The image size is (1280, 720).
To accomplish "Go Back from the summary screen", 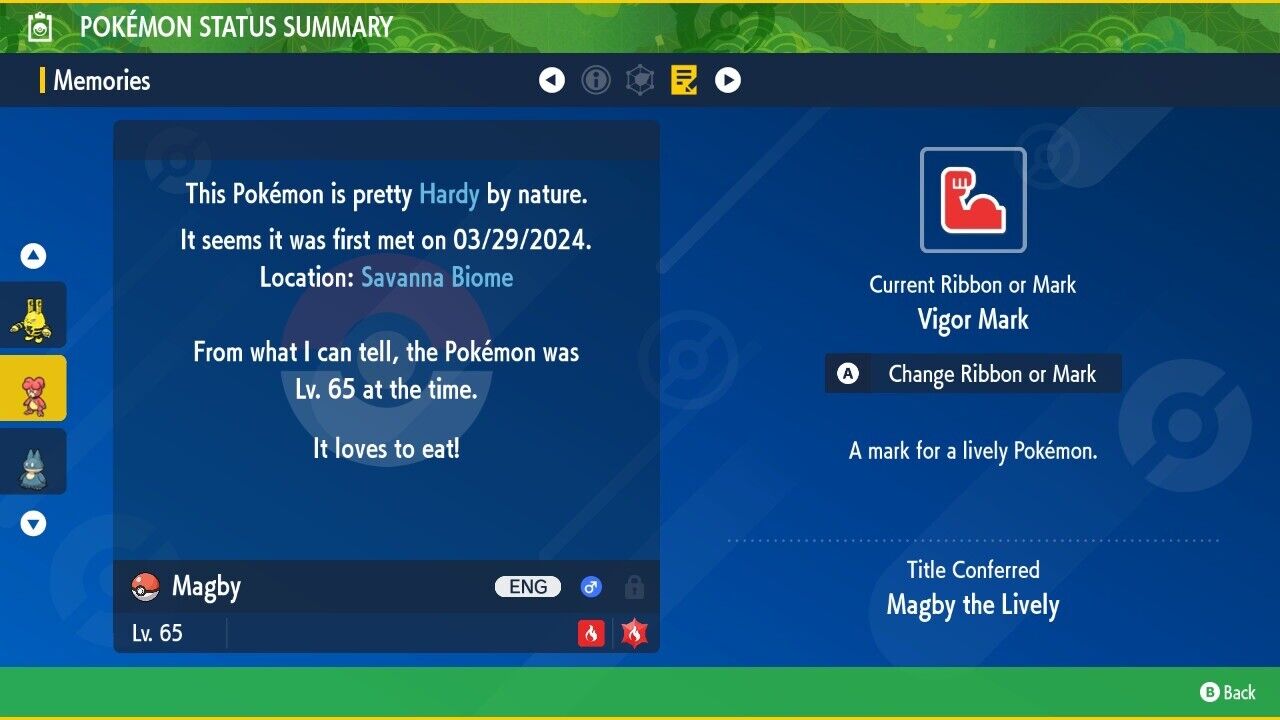I will click(x=1228, y=692).
